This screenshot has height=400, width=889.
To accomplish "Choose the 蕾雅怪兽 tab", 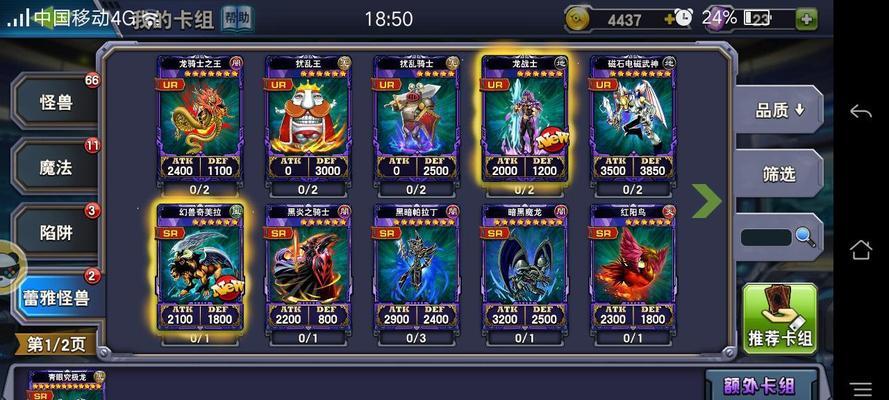I will click(x=56, y=298).
